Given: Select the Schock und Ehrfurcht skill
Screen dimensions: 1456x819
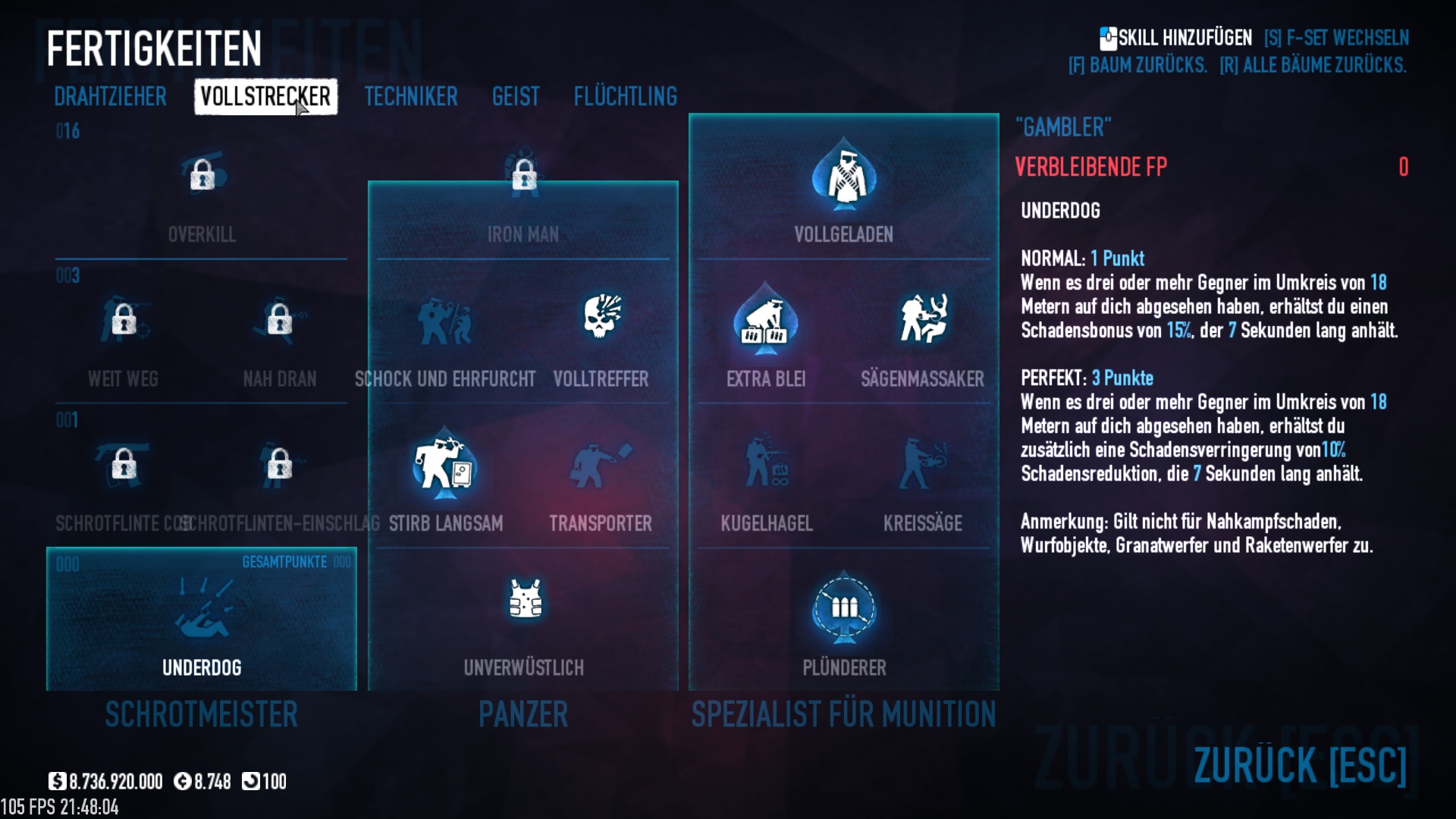Looking at the screenshot, I should [445, 320].
